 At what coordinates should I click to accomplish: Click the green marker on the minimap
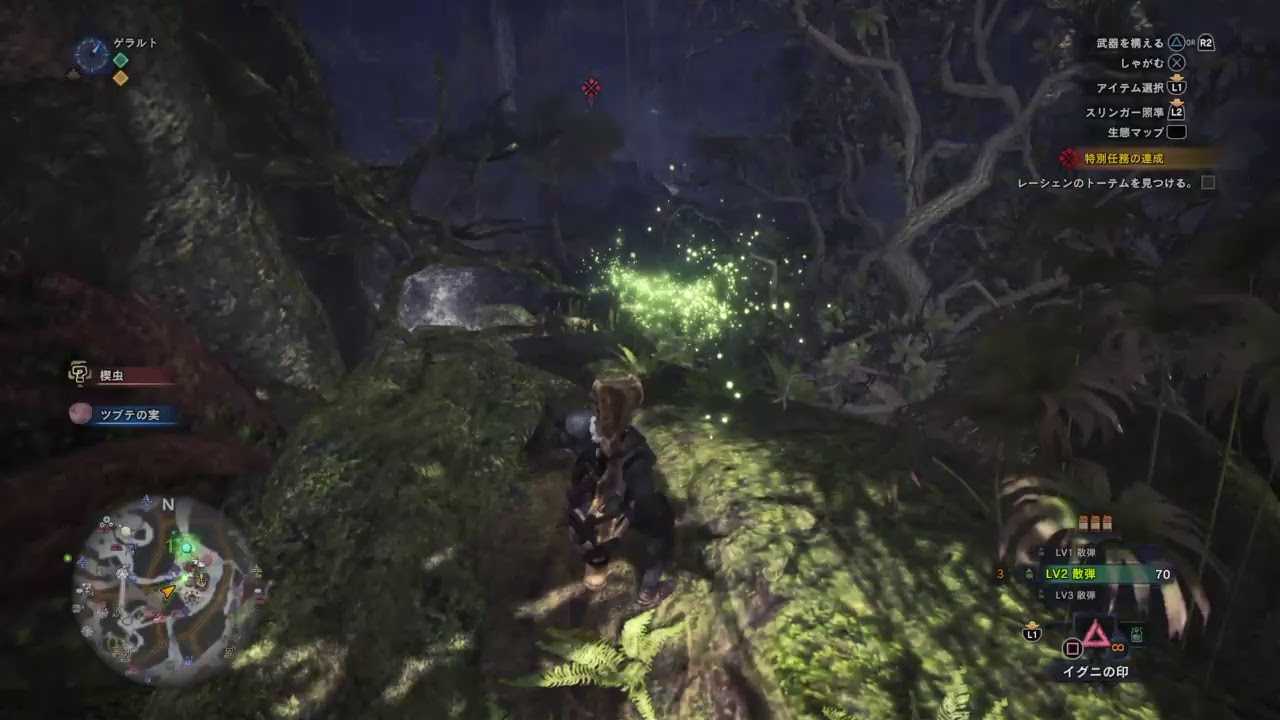(x=183, y=546)
